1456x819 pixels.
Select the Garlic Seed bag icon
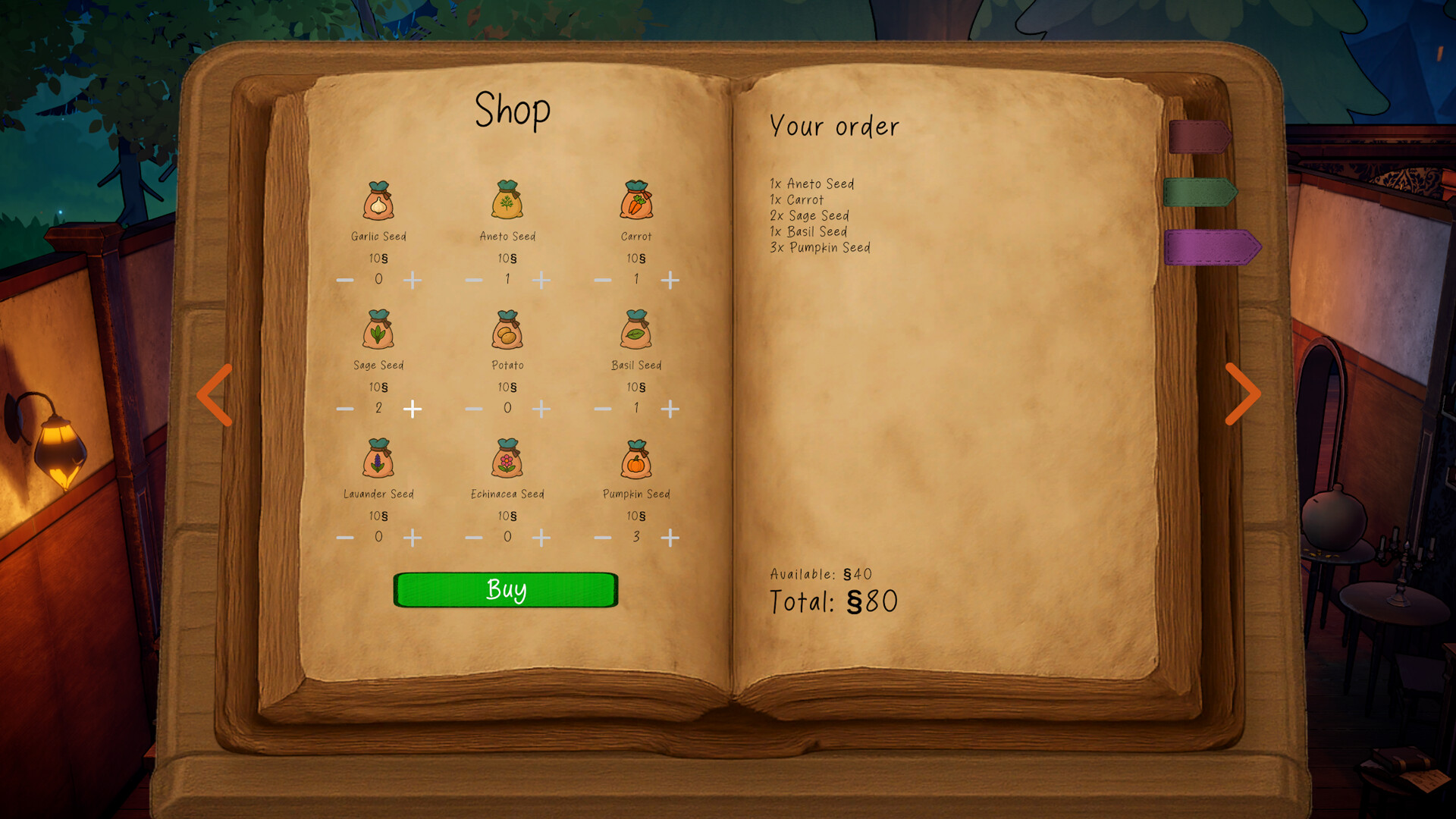(378, 200)
